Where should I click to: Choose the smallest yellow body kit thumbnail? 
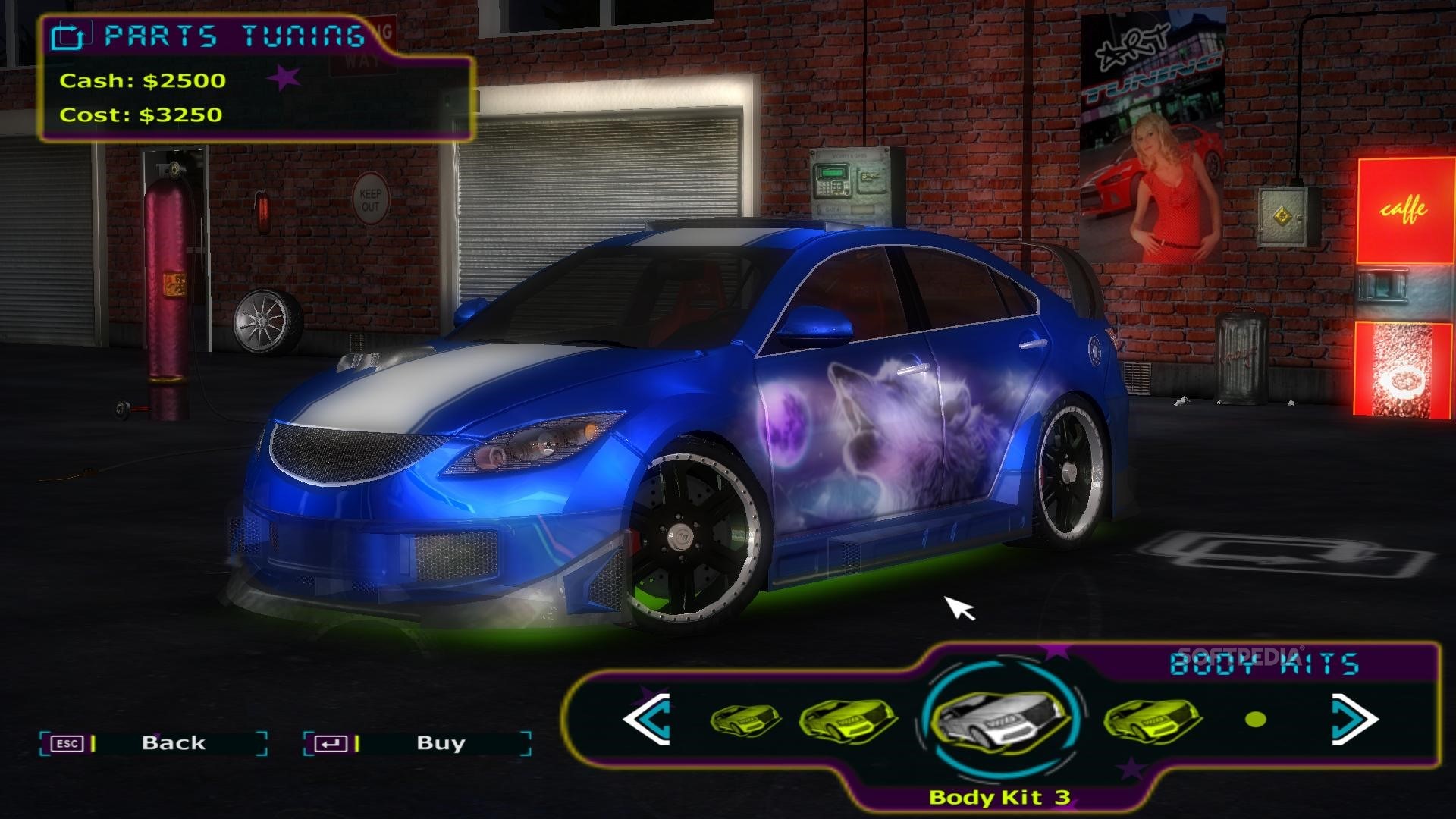pos(745,718)
